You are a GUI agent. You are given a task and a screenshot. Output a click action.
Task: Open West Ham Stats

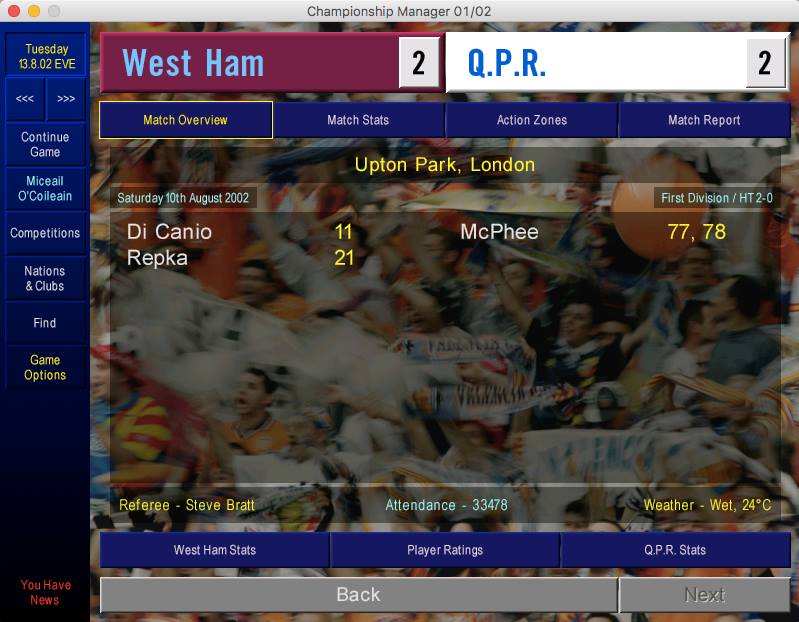(x=215, y=550)
